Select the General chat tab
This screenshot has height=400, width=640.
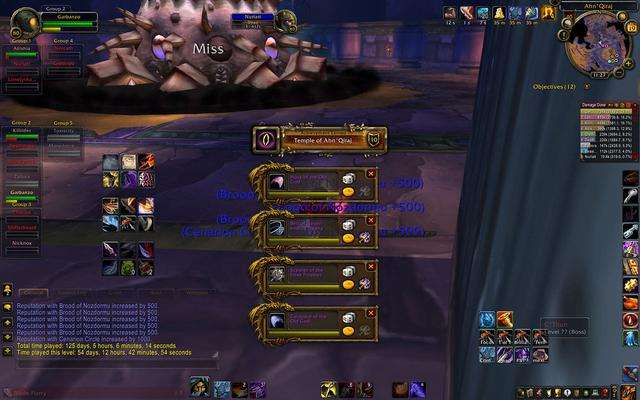33,292
